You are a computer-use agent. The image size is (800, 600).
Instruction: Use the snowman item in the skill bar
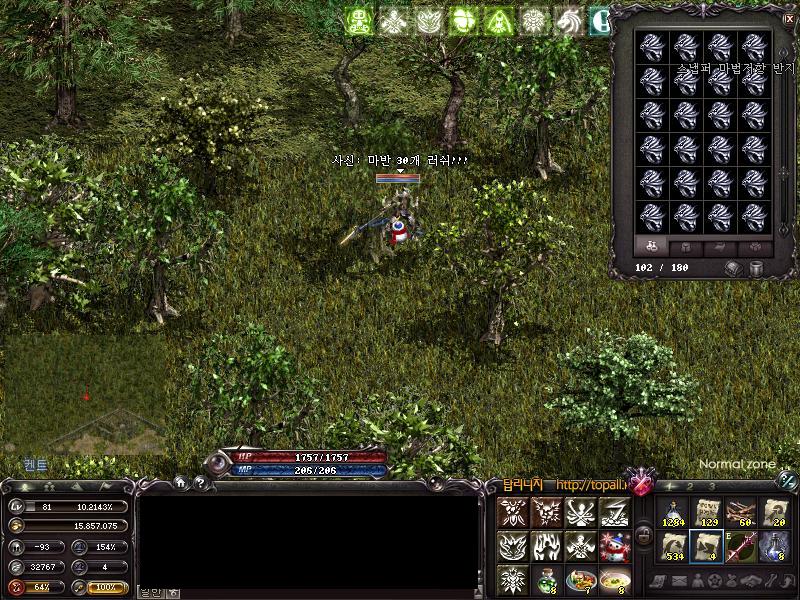click(614, 546)
